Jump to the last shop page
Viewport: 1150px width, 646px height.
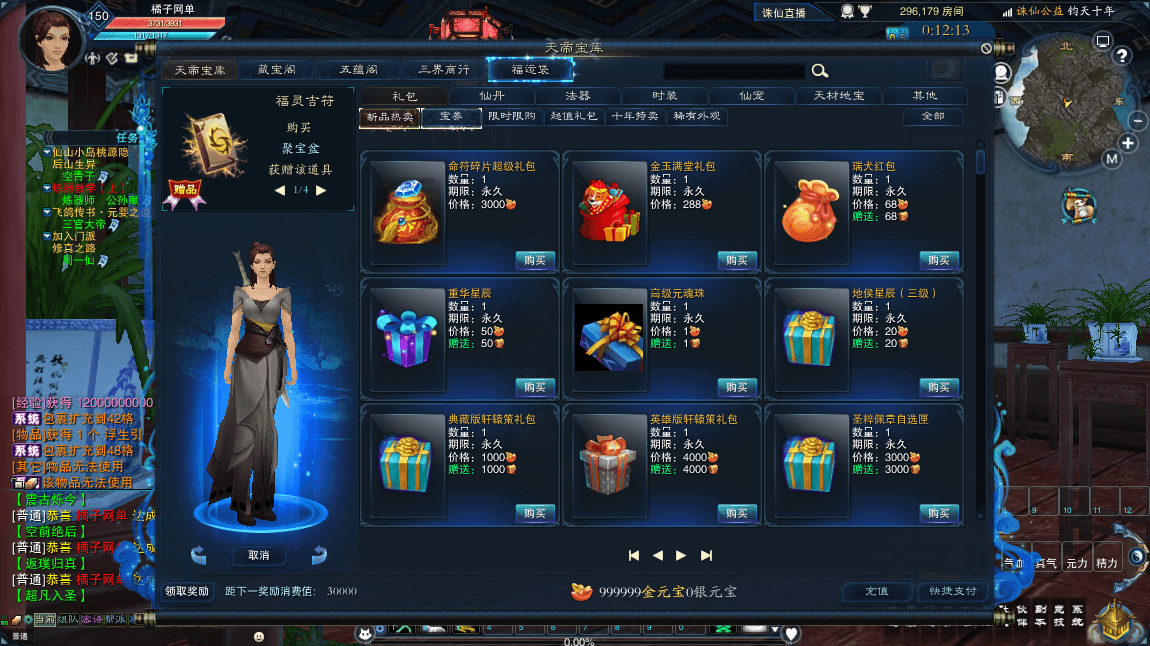(x=706, y=555)
